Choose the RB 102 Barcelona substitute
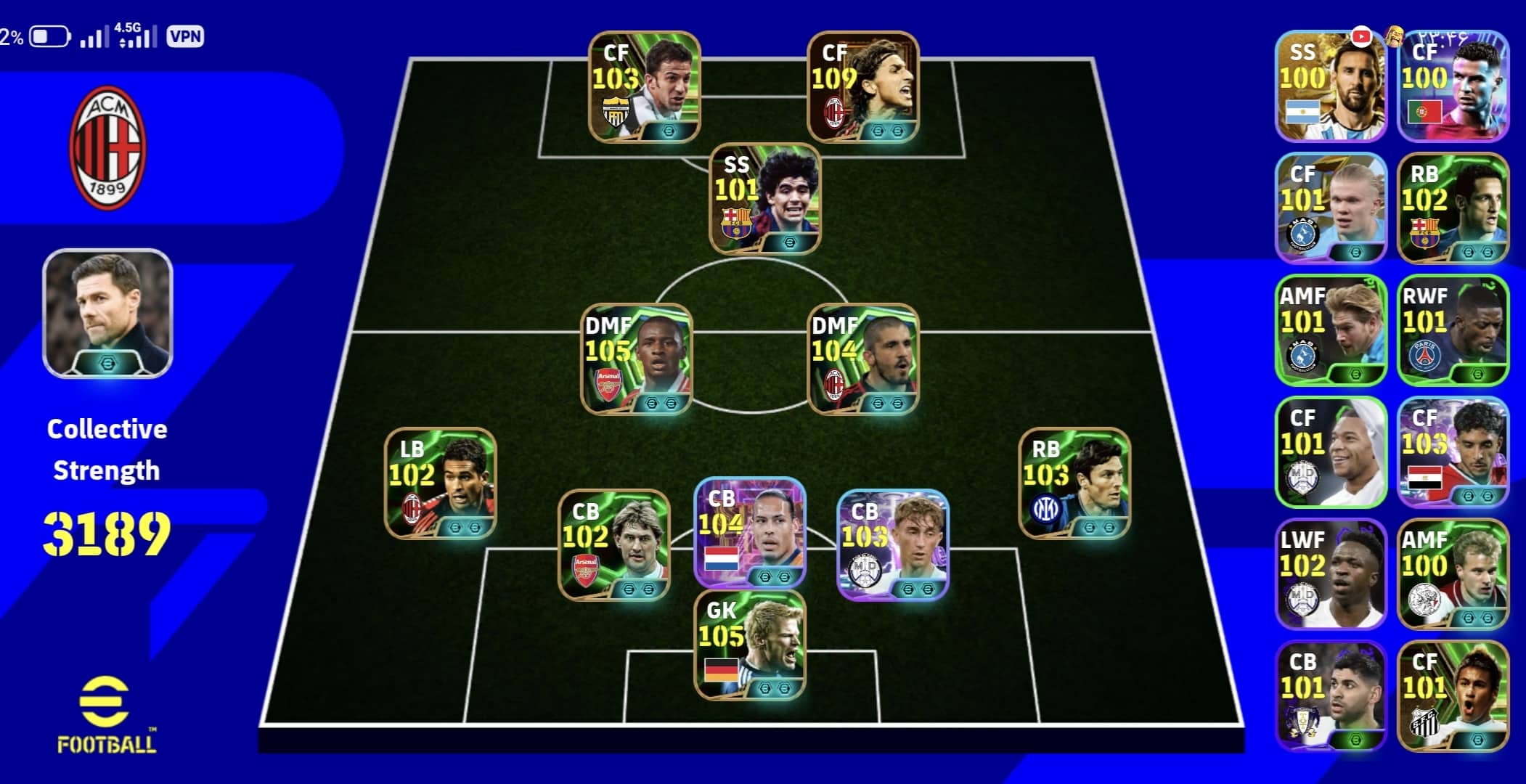This screenshot has width=1526, height=784. [1452, 208]
